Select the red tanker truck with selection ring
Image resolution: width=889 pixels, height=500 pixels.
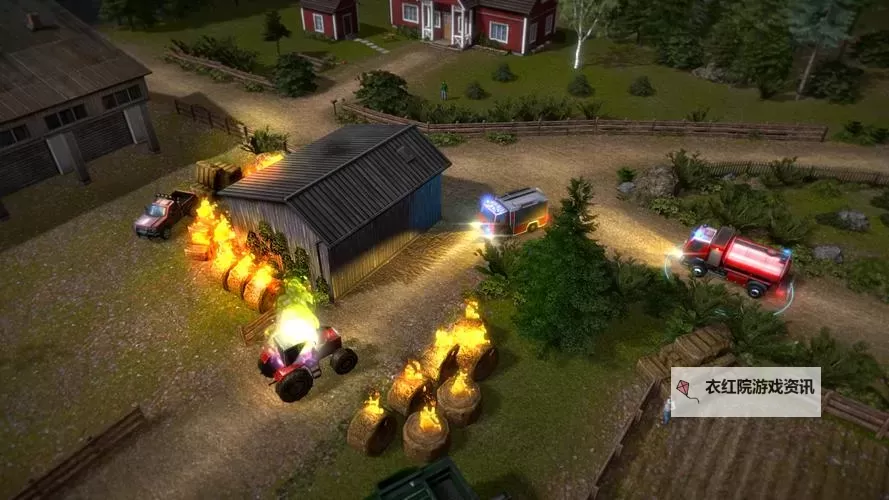click(737, 259)
